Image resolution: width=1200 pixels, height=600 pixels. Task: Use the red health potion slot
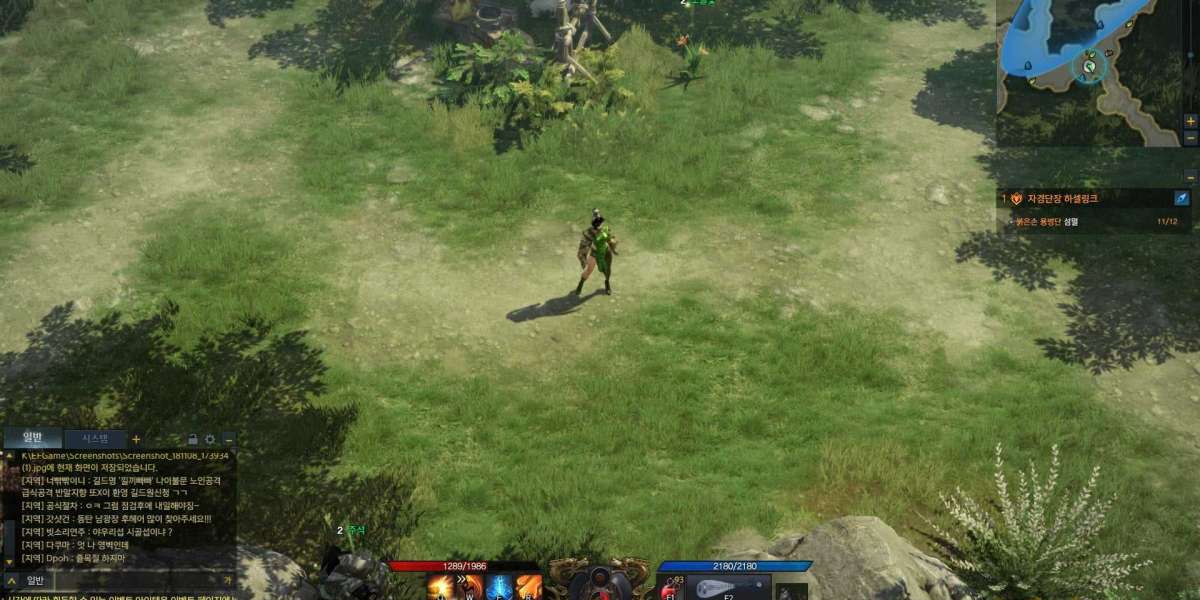[x=669, y=589]
